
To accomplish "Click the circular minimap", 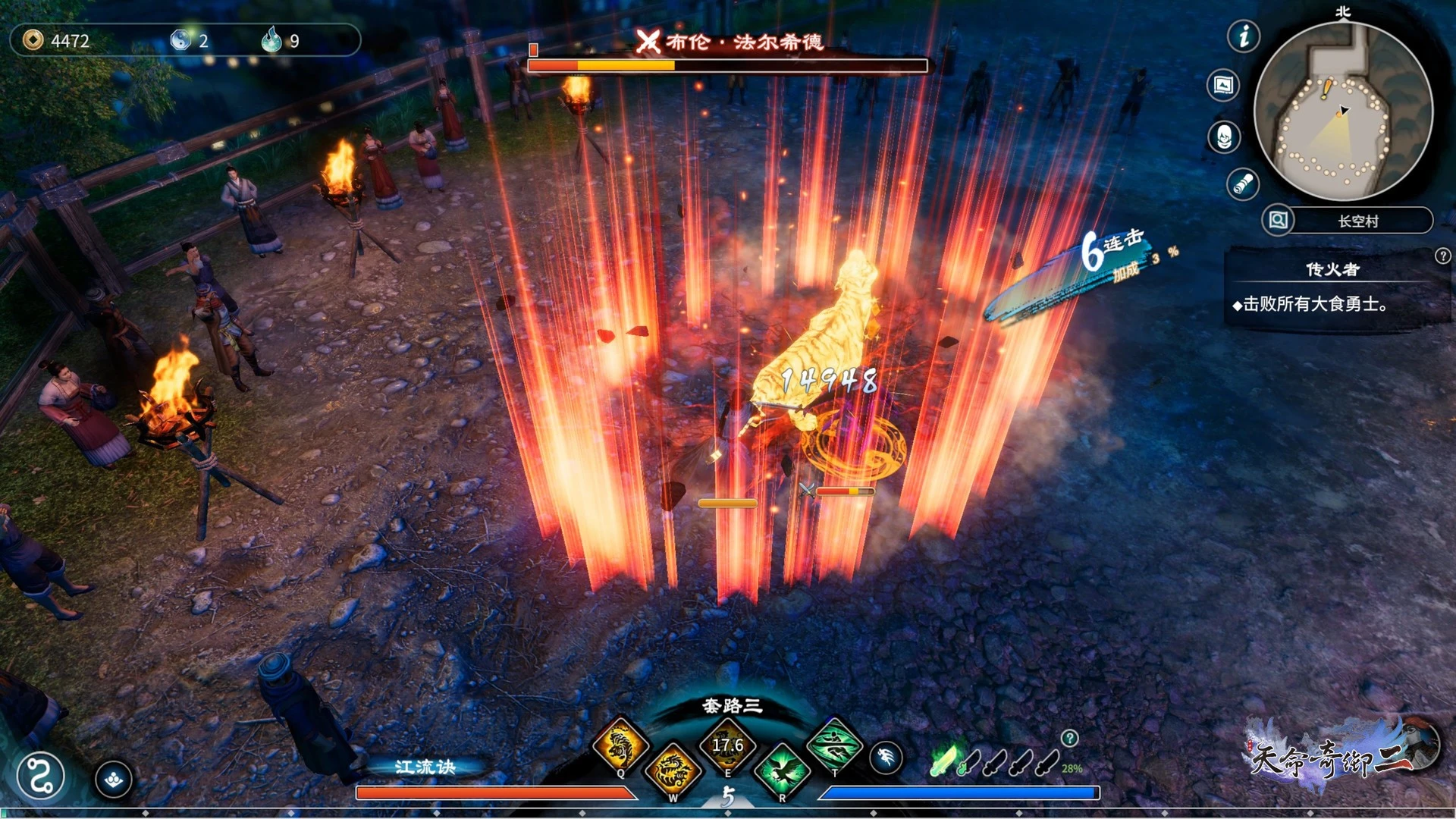I will click(1343, 111).
